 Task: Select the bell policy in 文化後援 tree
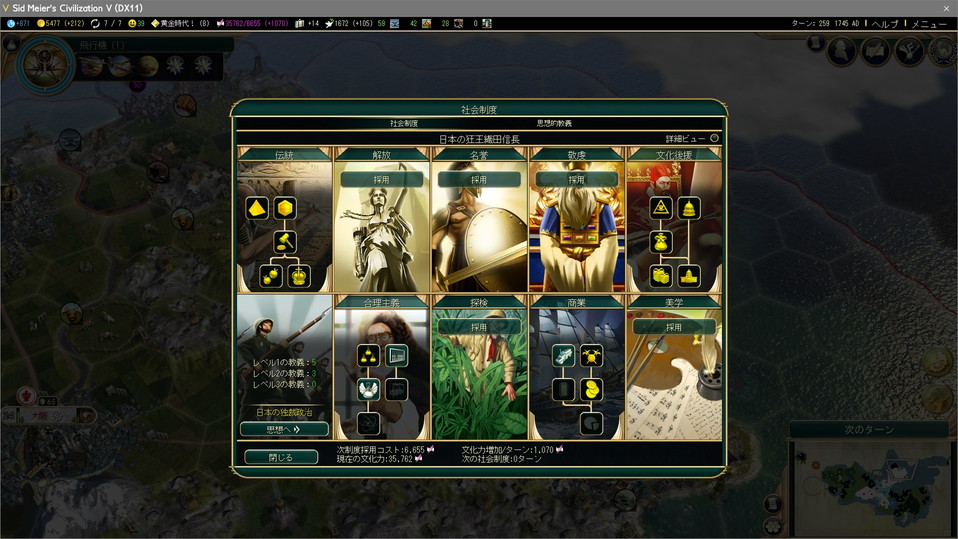(688, 208)
